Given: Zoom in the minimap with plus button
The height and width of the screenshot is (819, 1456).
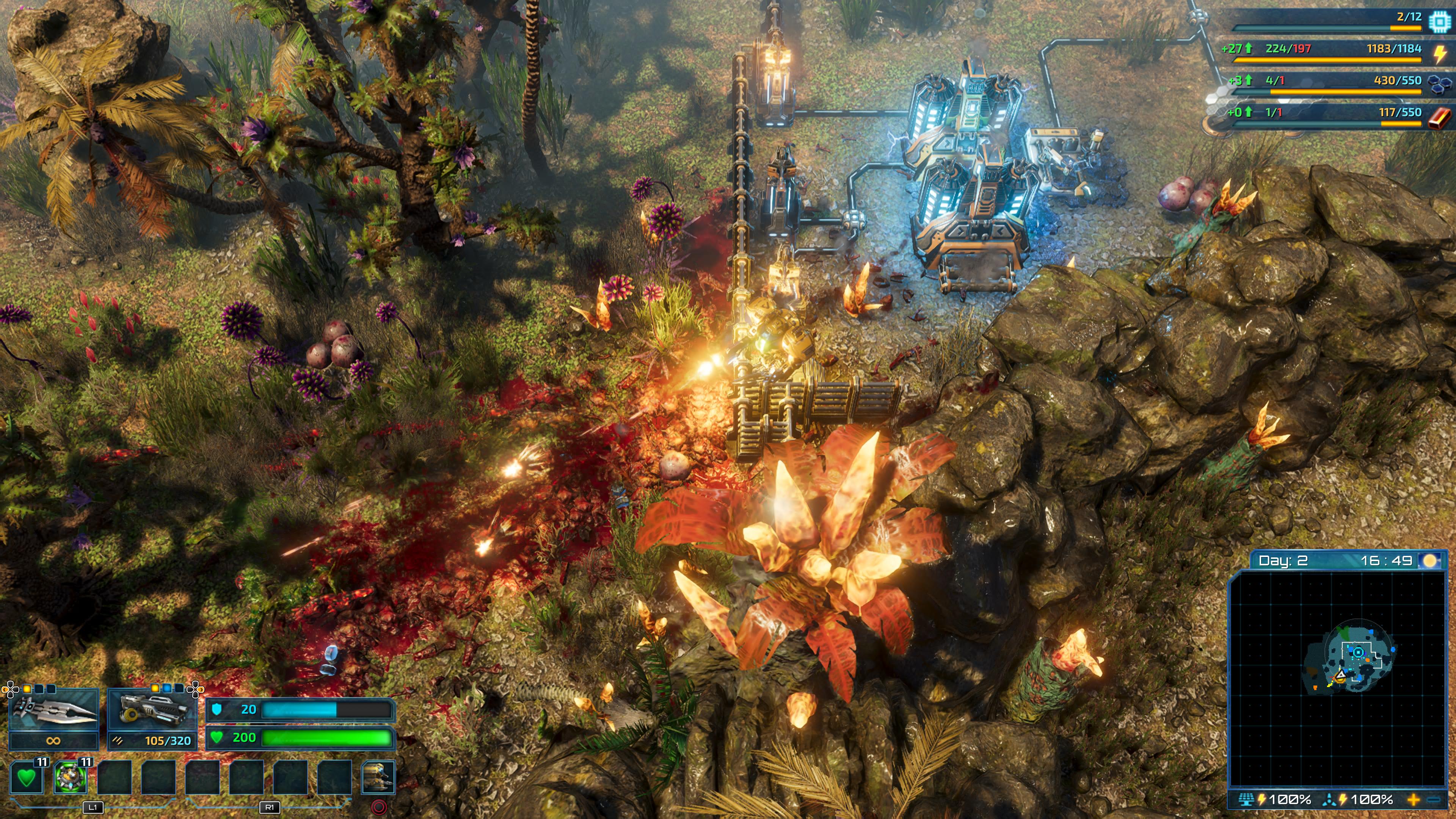Looking at the screenshot, I should [1413, 800].
